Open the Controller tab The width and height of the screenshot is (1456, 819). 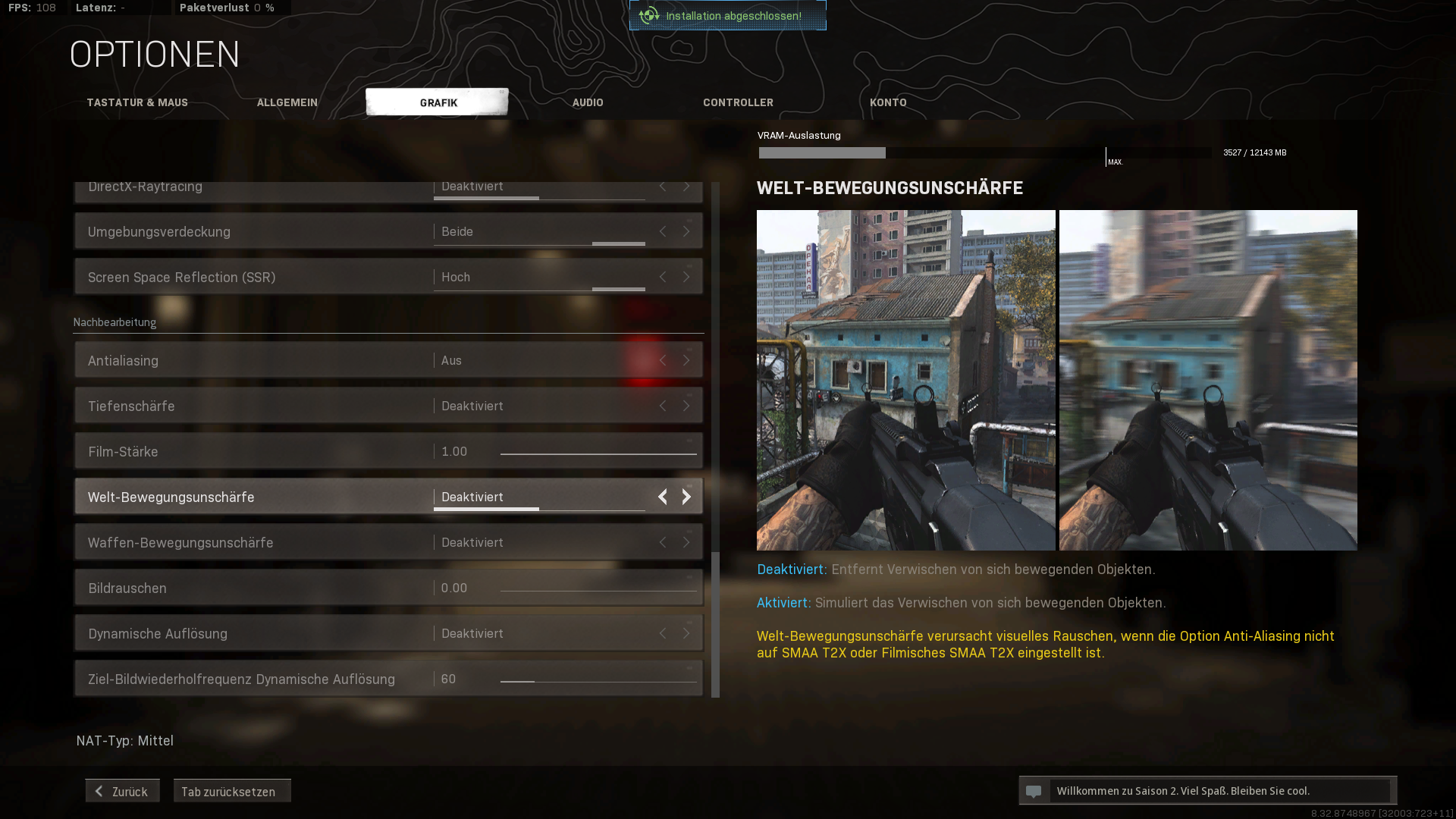tap(738, 102)
